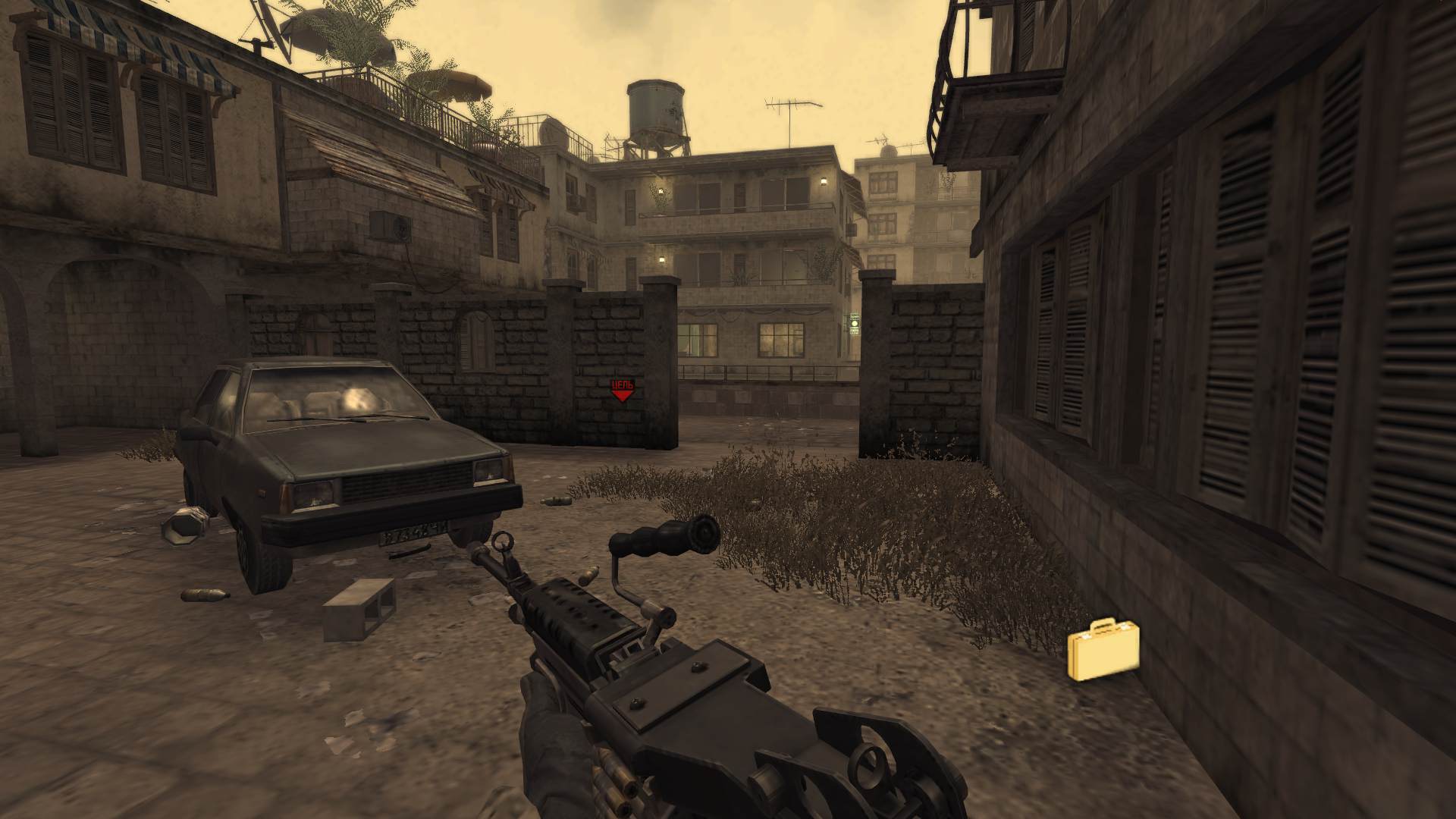
Task: Click the hubcap lying beside the car
Action: coord(184,526)
